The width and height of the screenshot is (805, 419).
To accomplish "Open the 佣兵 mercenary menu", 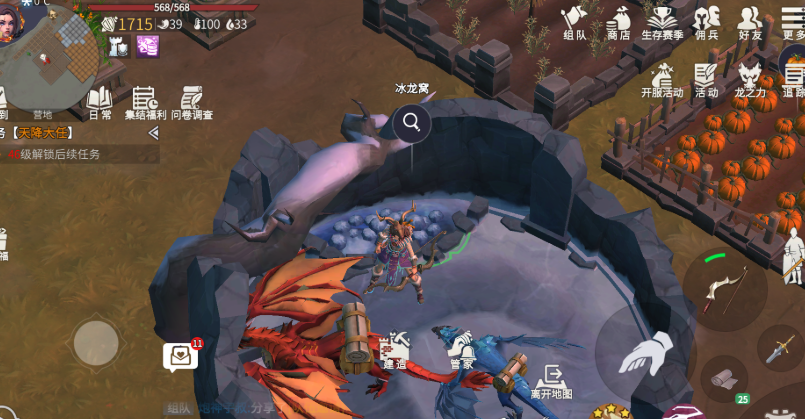I will click(x=707, y=22).
